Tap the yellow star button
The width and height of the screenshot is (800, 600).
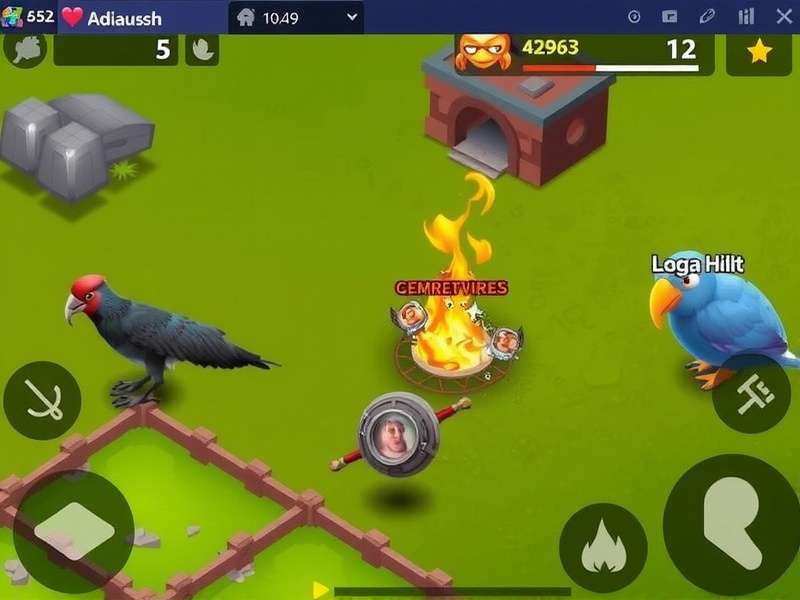click(759, 52)
